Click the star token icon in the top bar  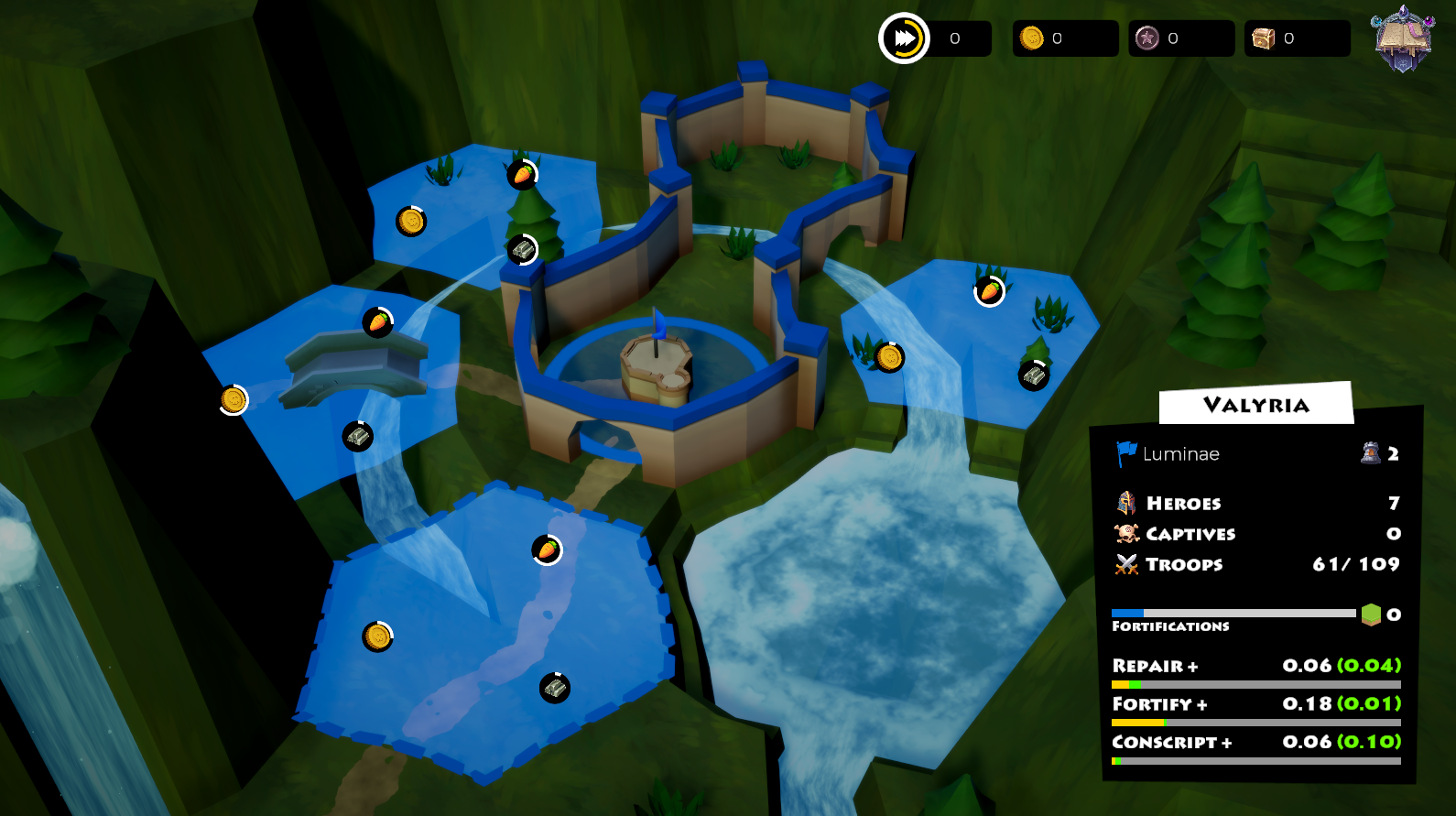click(x=1147, y=38)
